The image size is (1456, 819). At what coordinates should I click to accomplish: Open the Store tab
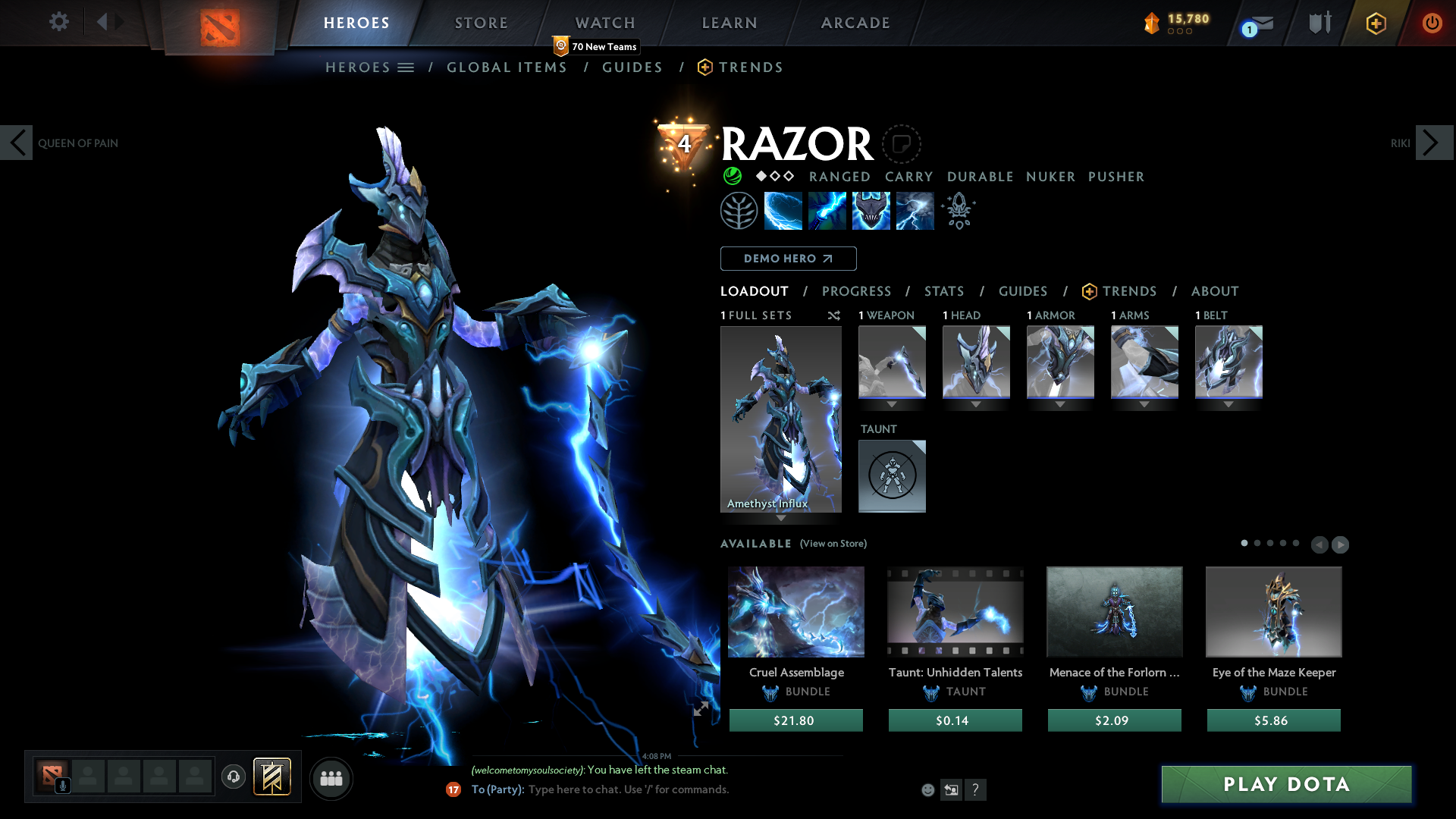482,23
